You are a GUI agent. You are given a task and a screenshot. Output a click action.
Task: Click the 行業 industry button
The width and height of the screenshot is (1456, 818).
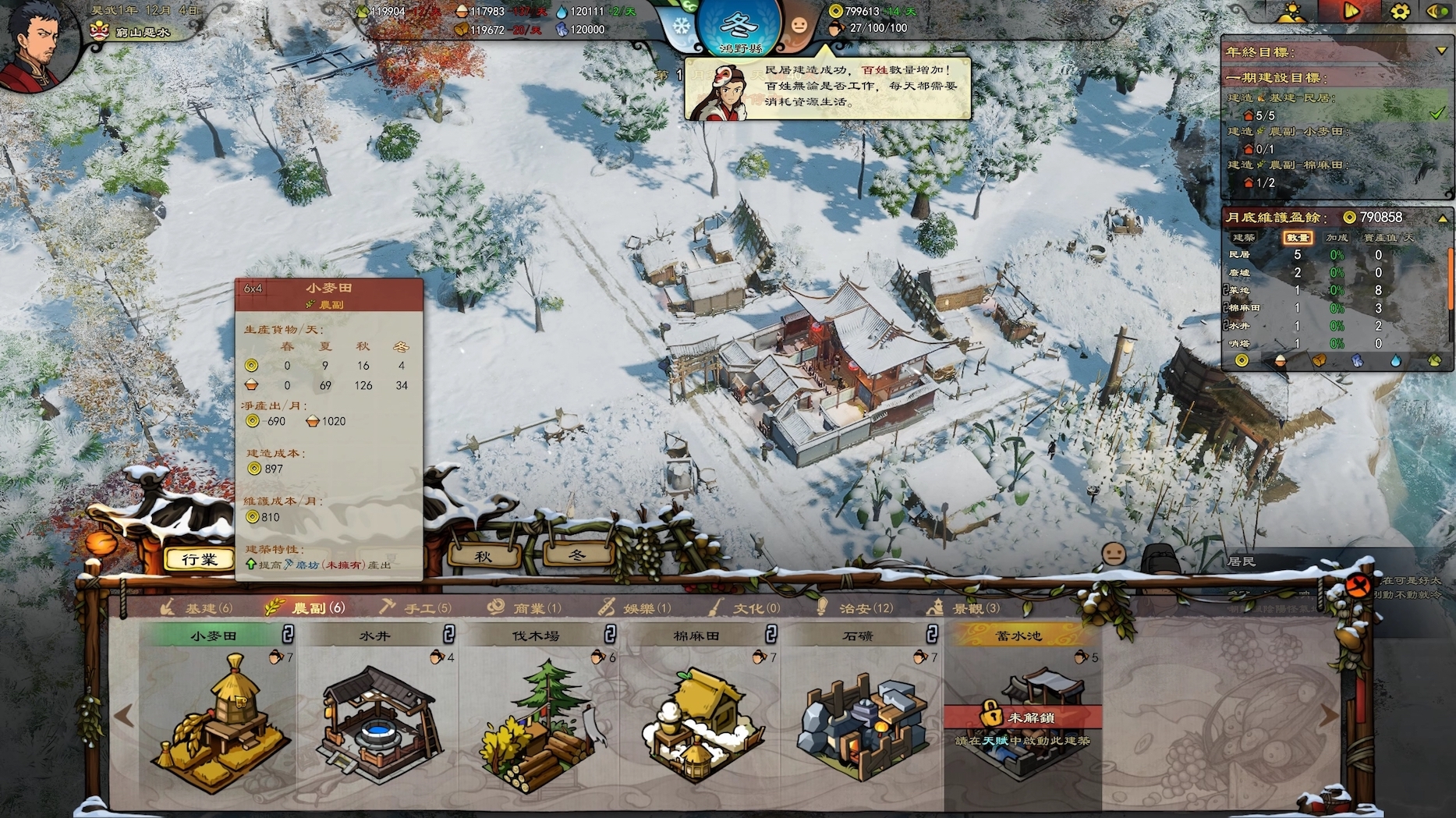200,559
